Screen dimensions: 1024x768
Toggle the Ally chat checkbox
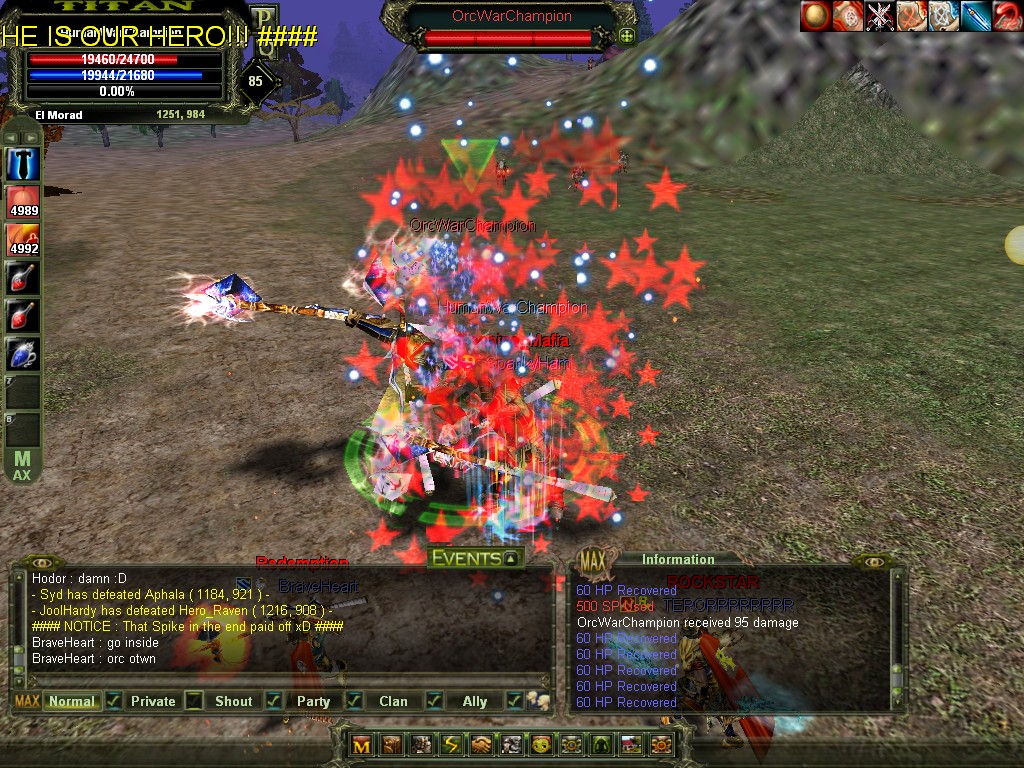pos(514,701)
